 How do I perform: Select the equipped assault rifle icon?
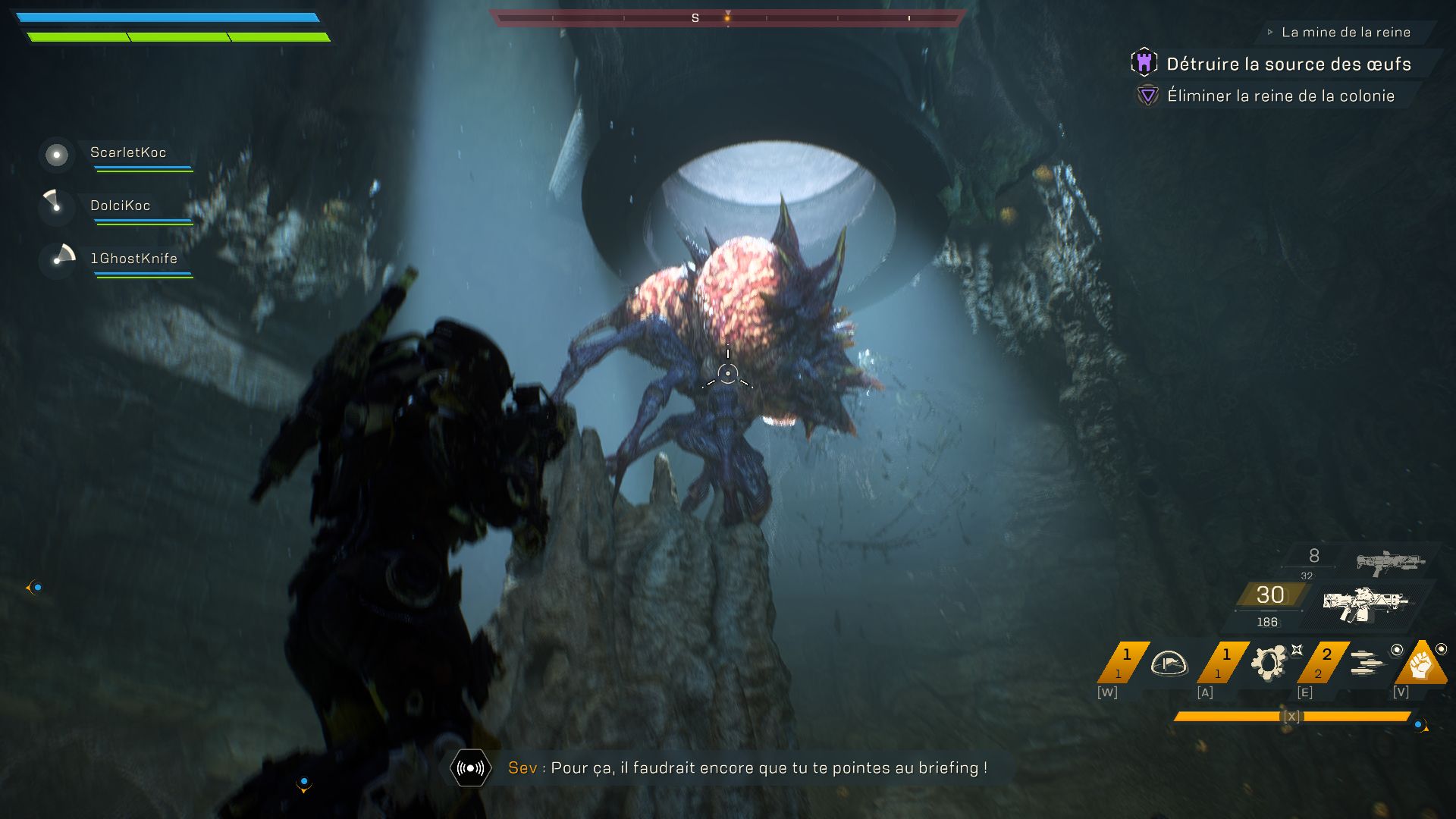(x=1364, y=604)
